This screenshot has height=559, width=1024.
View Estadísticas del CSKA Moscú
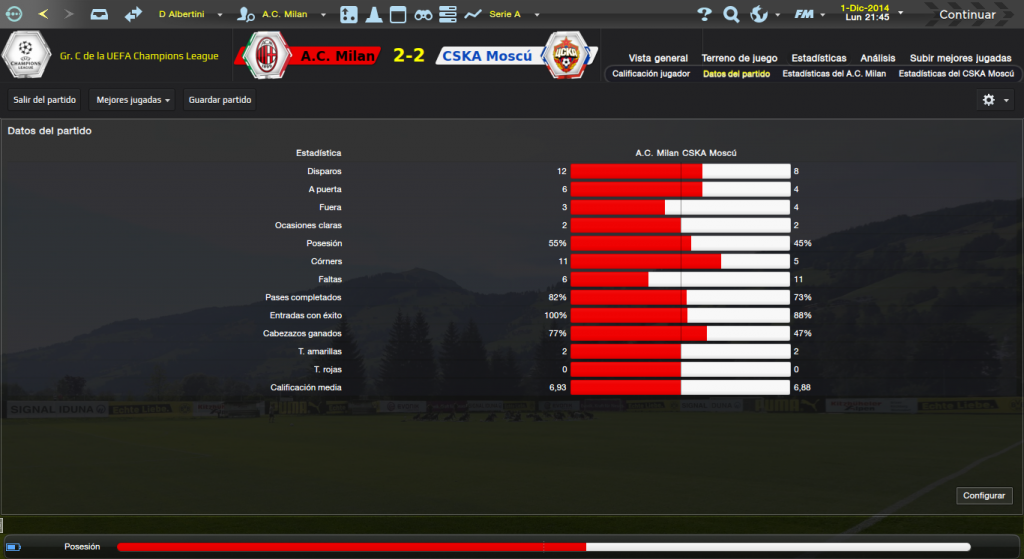(x=956, y=74)
